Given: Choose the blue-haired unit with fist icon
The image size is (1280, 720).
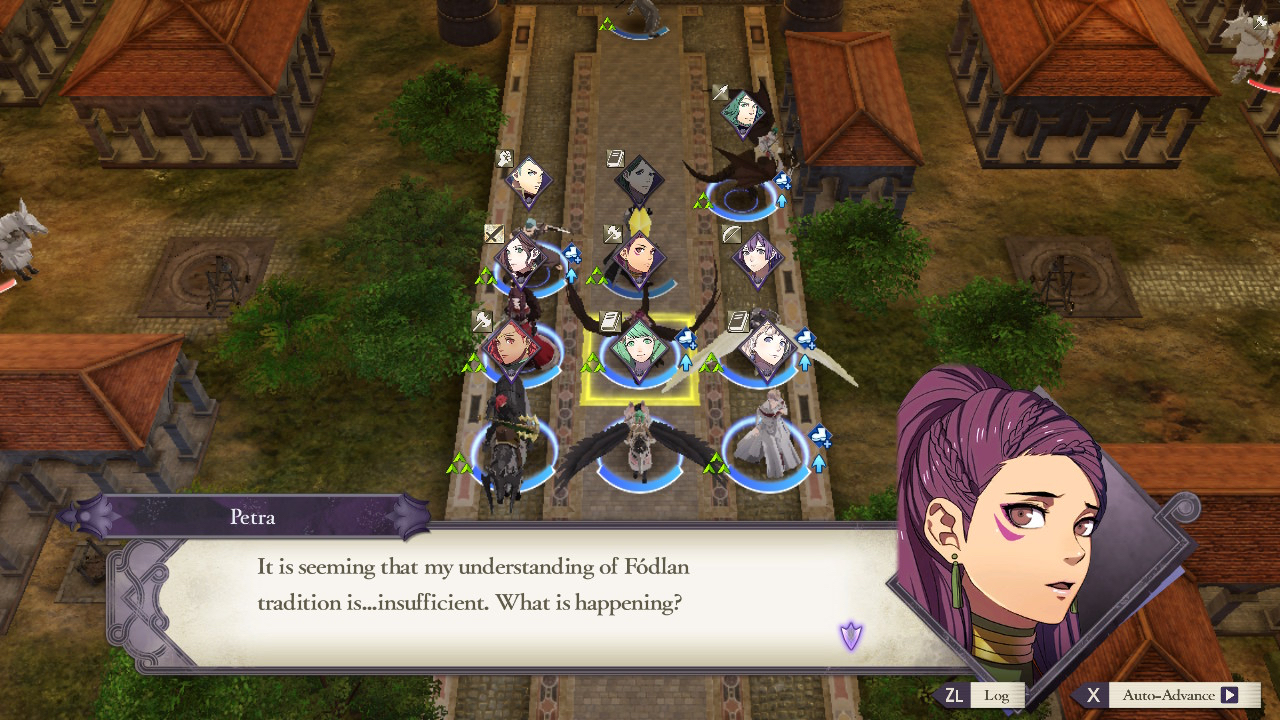Looking at the screenshot, I should [x=526, y=180].
